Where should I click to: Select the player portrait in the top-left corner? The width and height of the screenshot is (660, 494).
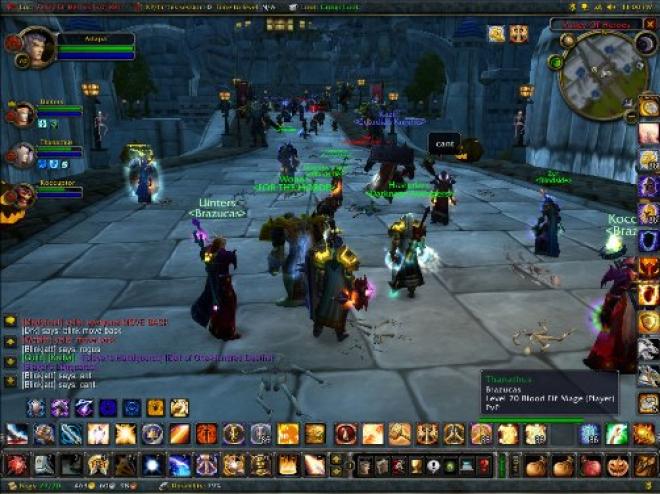[36, 46]
